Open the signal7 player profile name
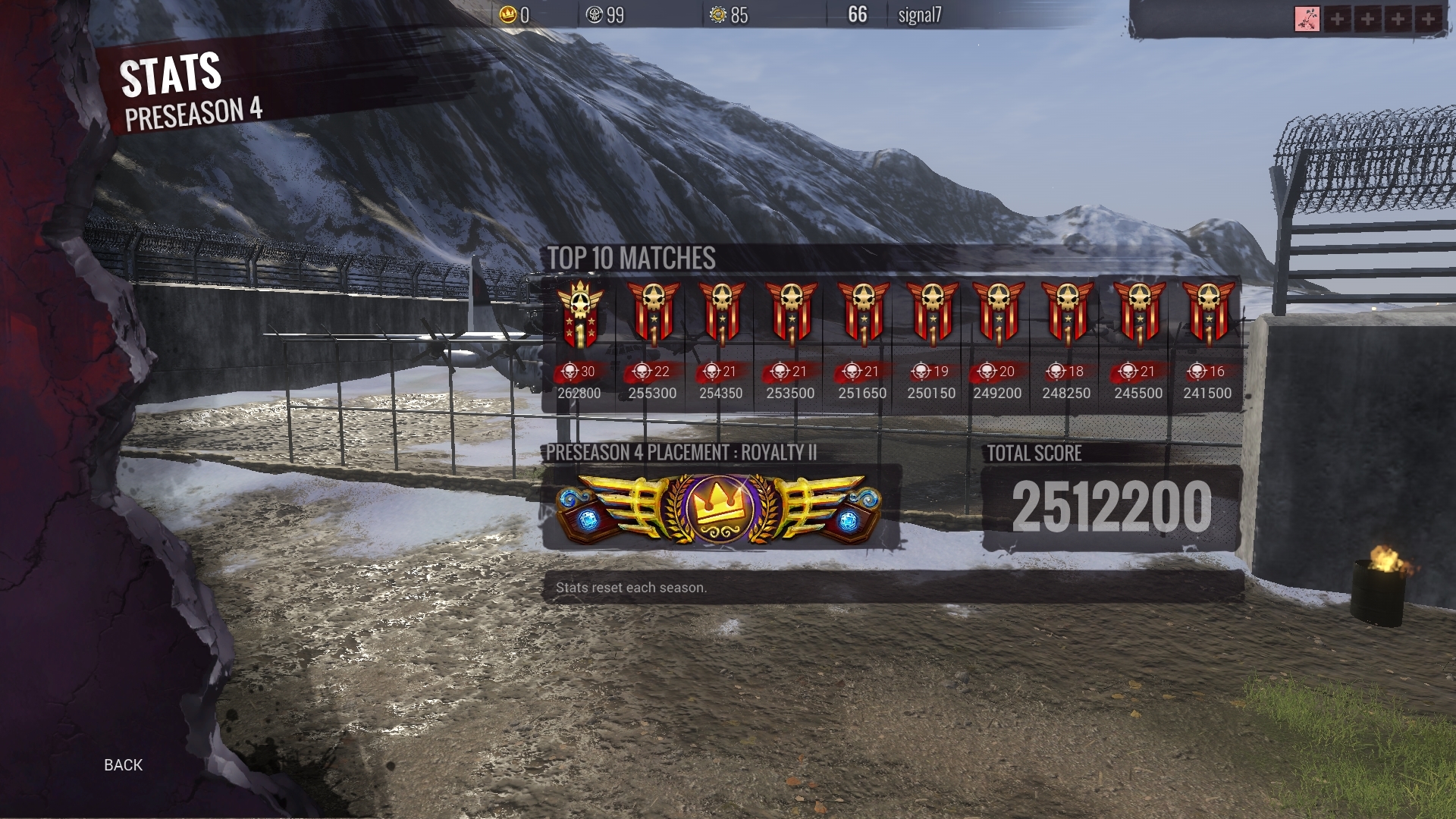This screenshot has width=1456, height=819. coord(919,15)
